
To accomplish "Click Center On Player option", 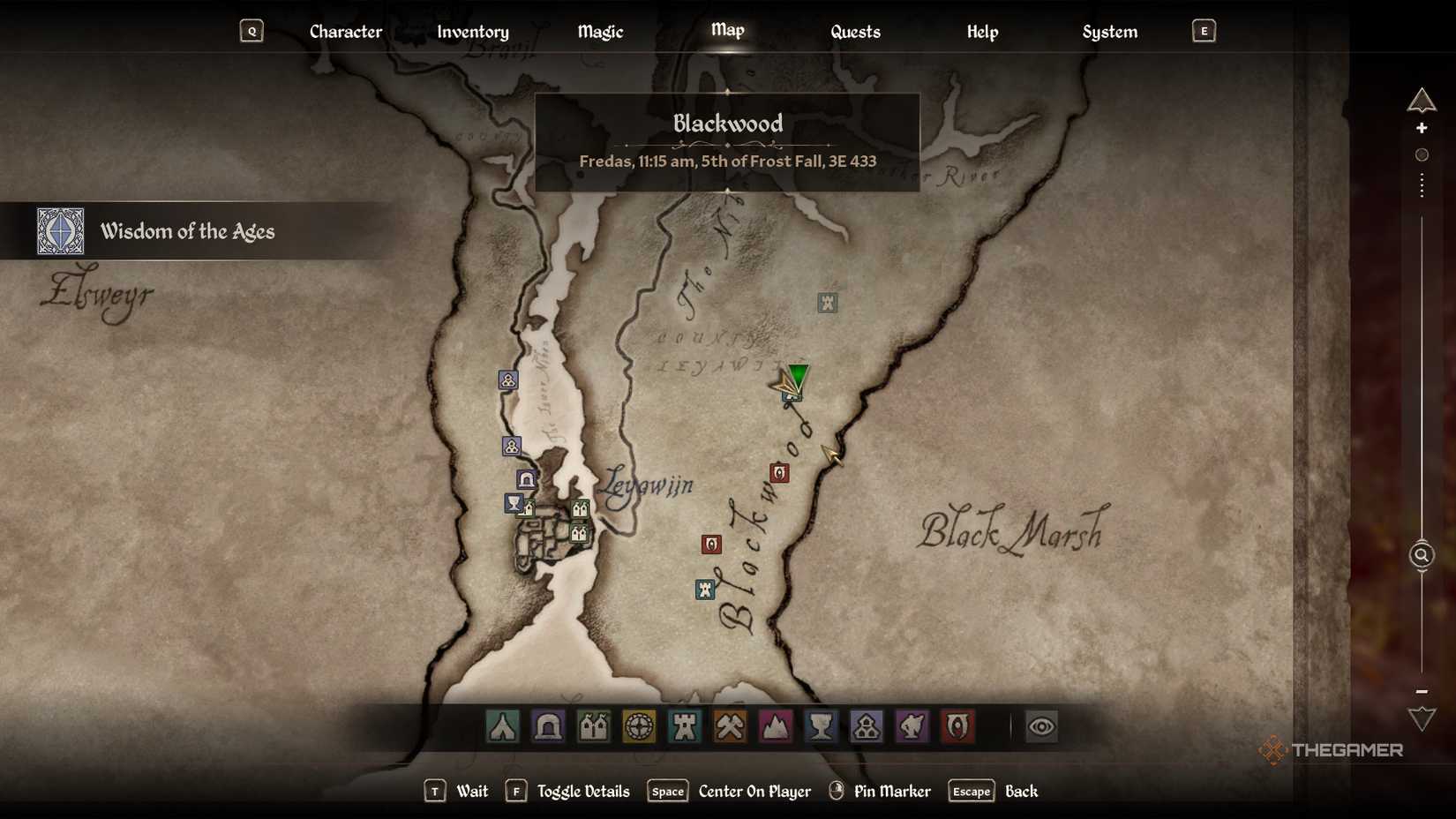I will coord(754,792).
